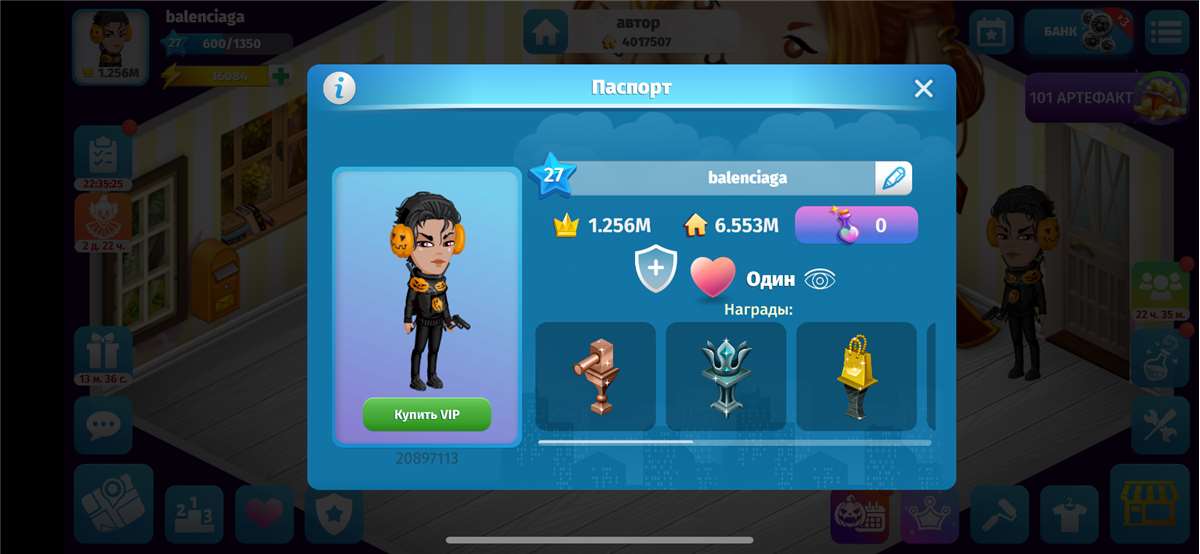The height and width of the screenshot is (554, 1200).
Task: Close the Паспорт window
Action: pyautogui.click(x=923, y=88)
